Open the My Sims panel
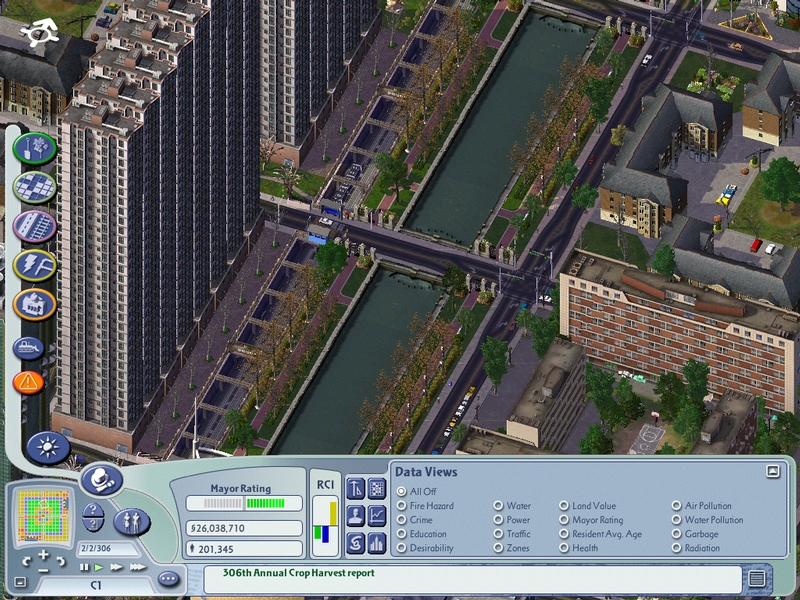This screenshot has height=600, width=800. 131,520
